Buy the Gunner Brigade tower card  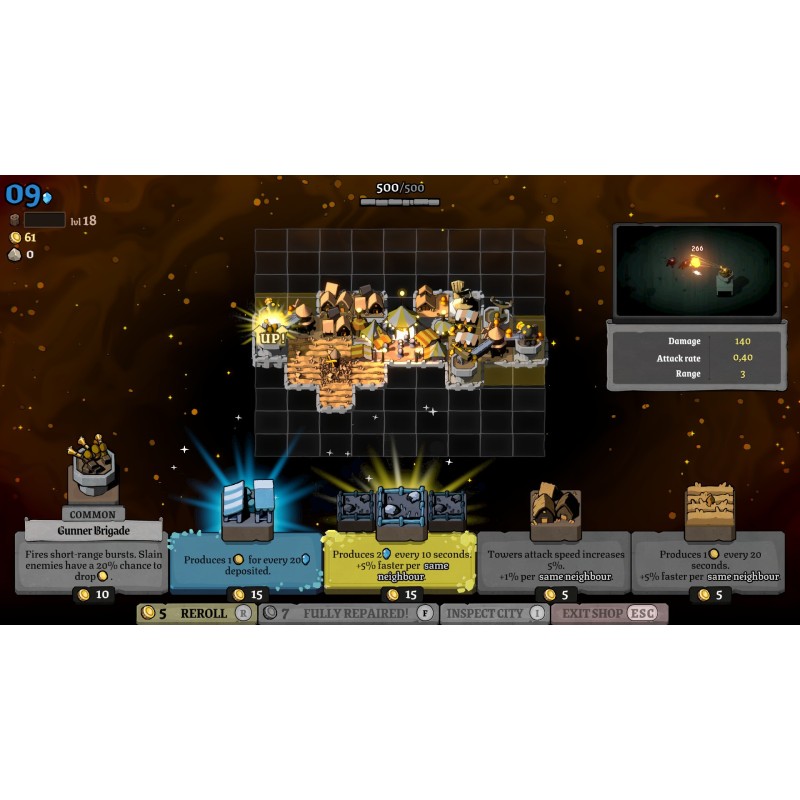pyautogui.click(x=91, y=561)
